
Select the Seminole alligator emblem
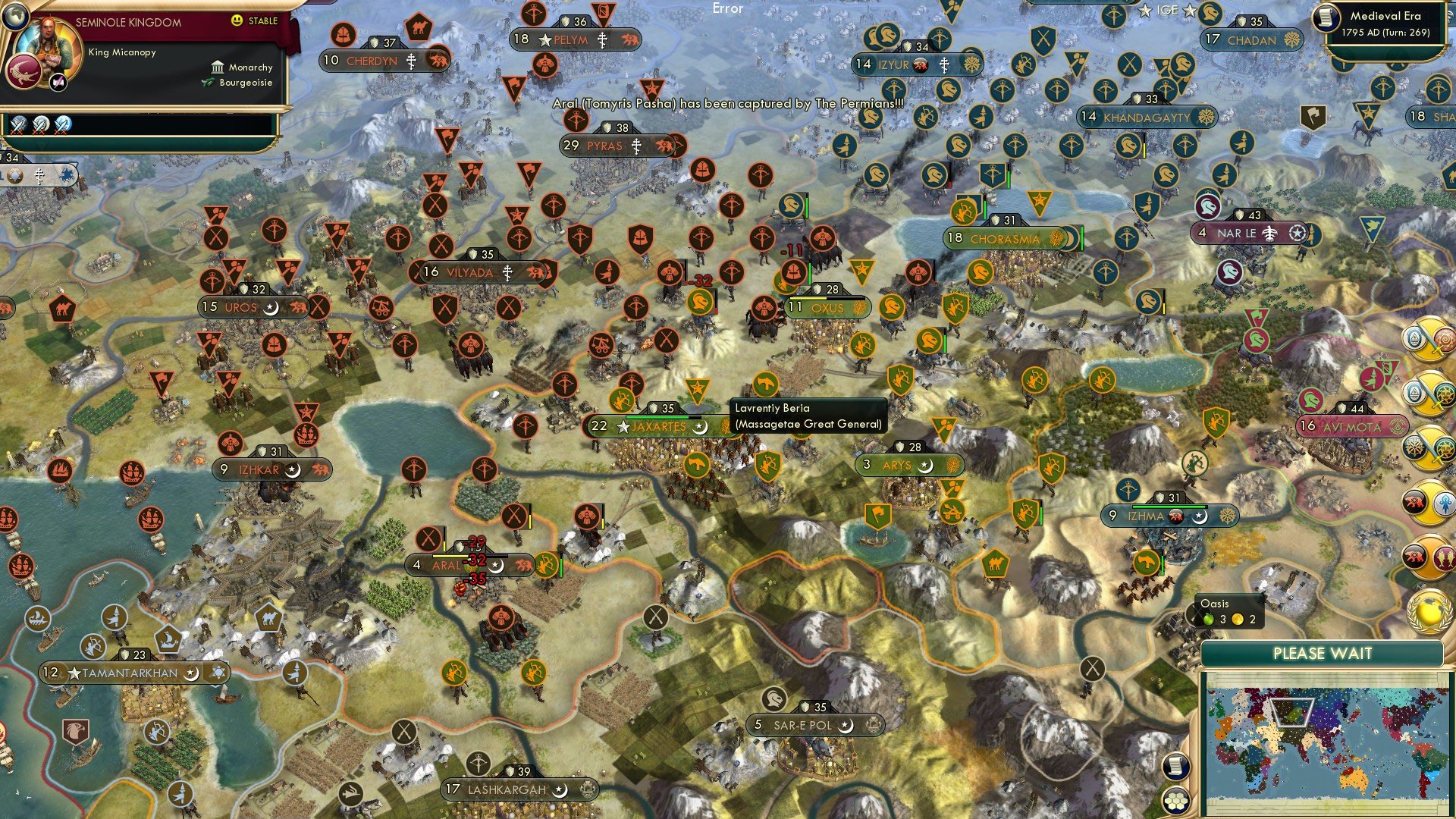24,74
